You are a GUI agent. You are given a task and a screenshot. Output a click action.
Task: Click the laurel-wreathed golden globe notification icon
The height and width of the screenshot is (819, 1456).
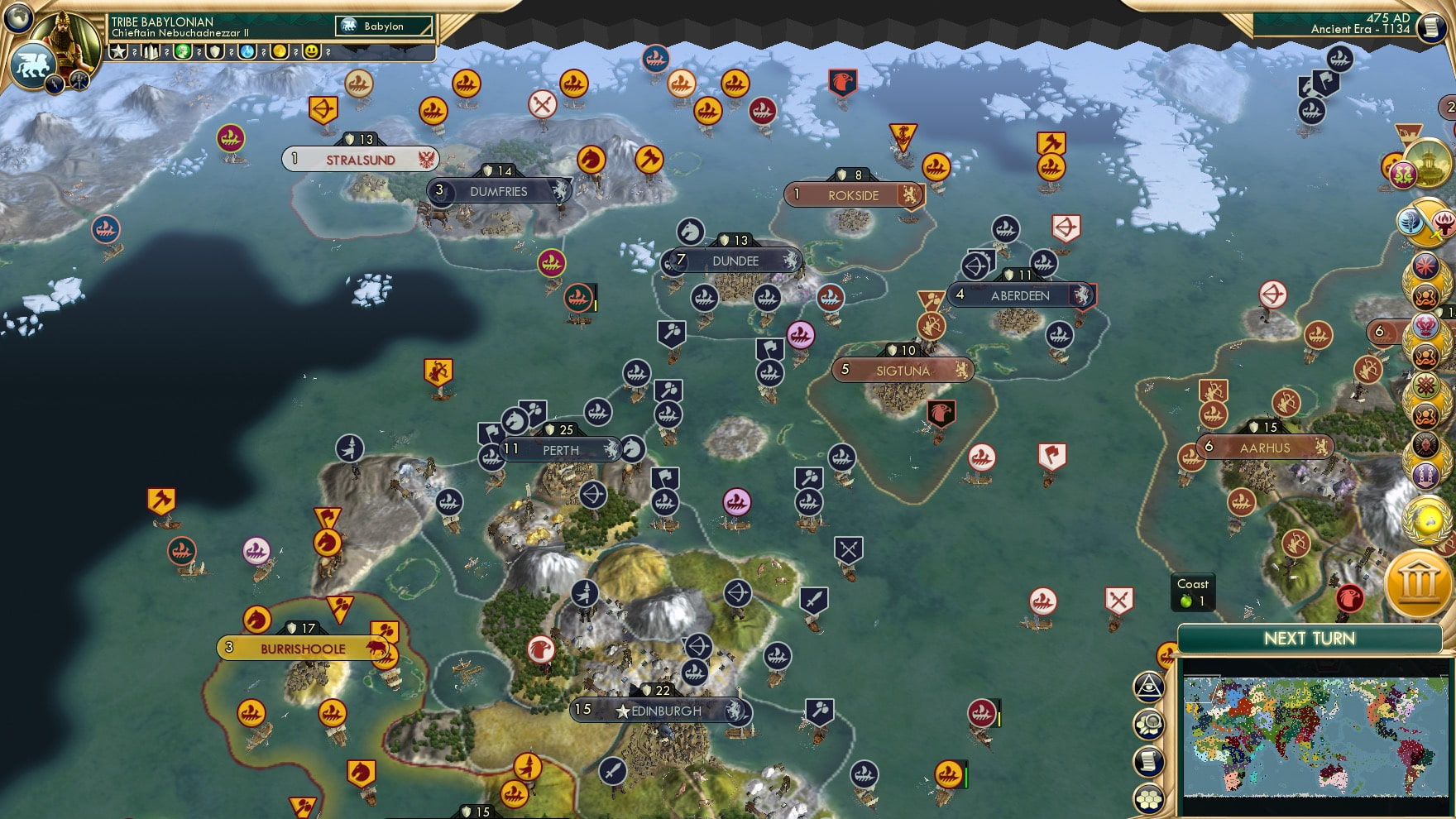click(1425, 520)
